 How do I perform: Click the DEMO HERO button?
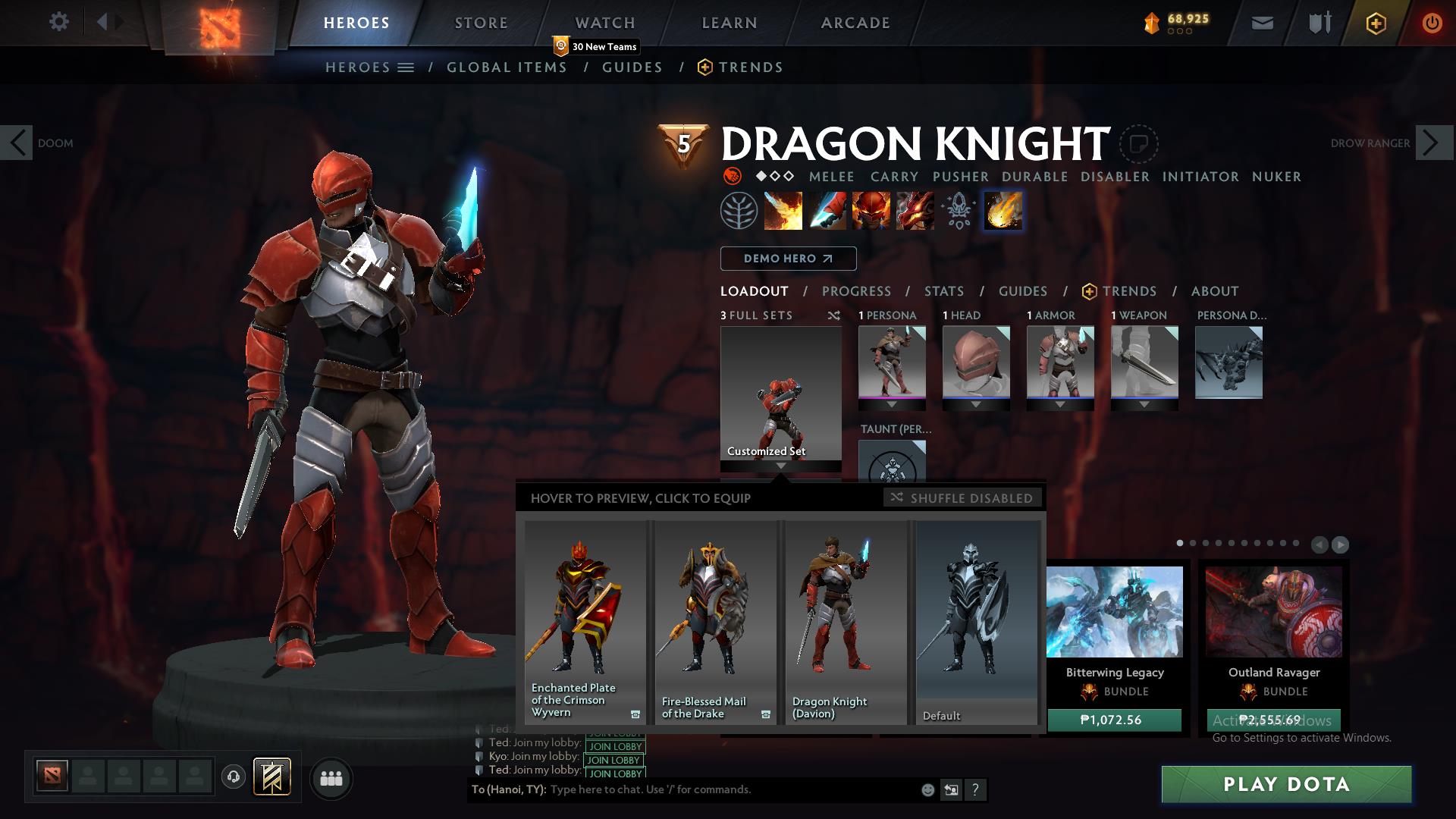click(787, 259)
